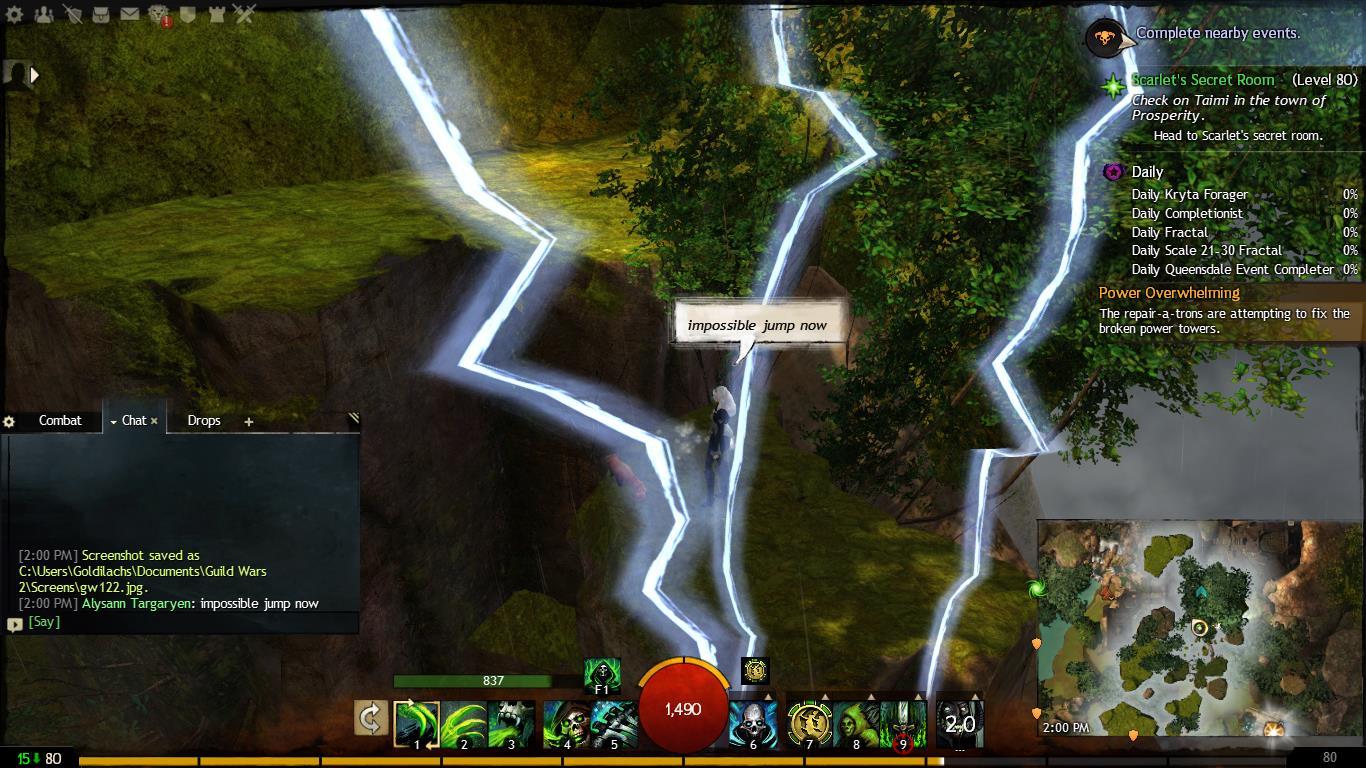
Task: Open the World vs World castle icon
Action: coord(216,14)
